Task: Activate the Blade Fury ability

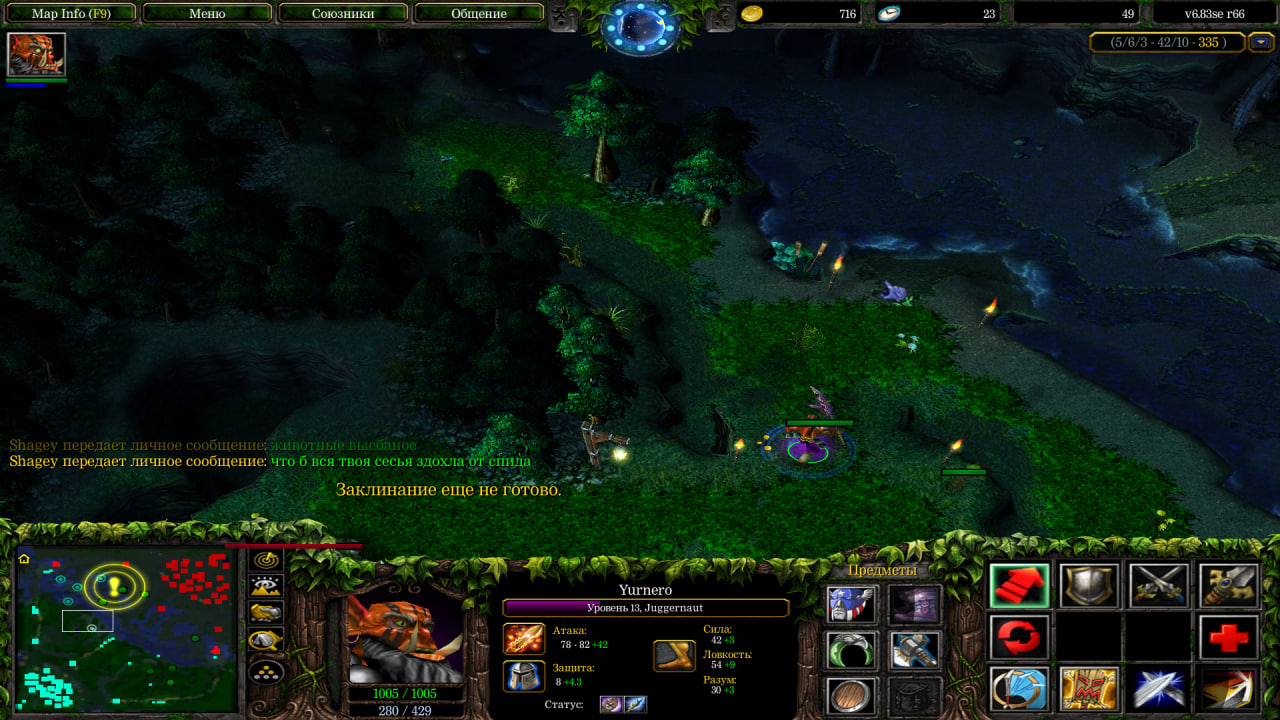Action: [x=1020, y=689]
